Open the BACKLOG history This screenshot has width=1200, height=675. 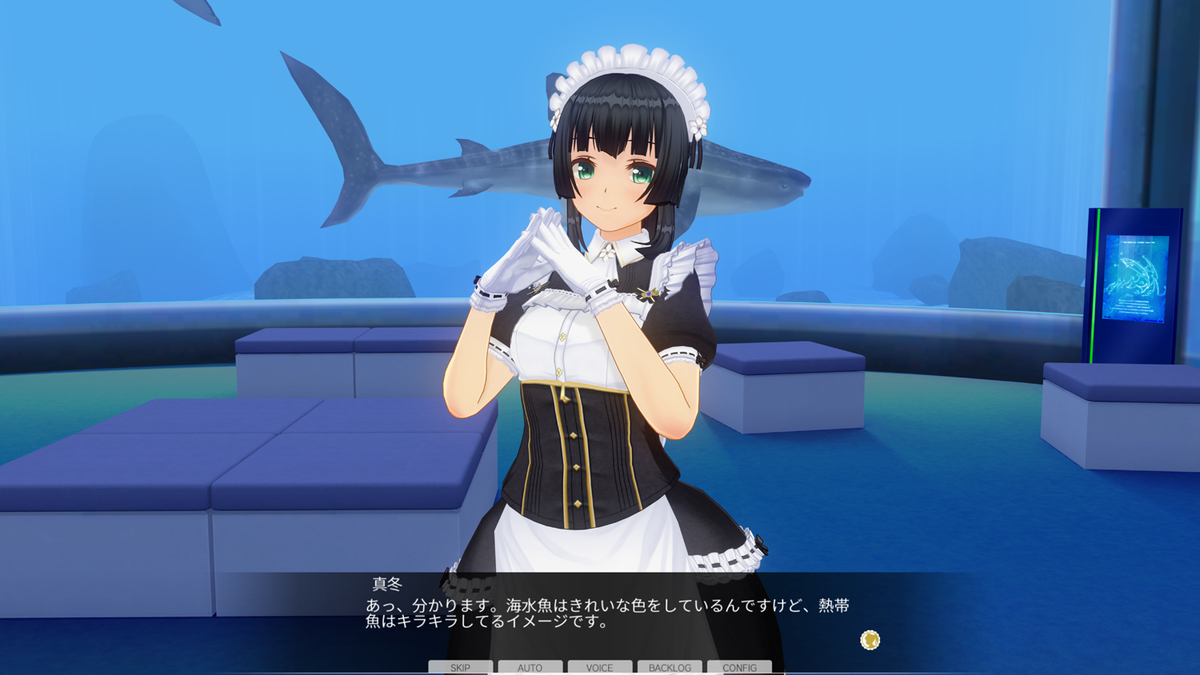pos(670,667)
